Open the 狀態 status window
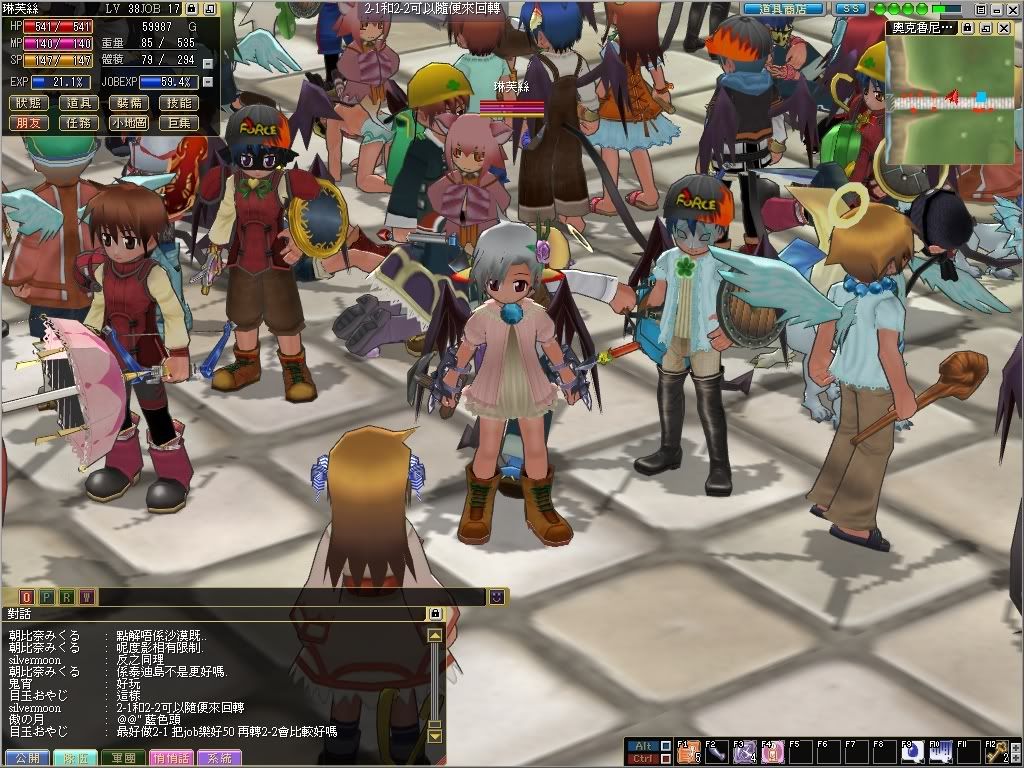 point(29,103)
